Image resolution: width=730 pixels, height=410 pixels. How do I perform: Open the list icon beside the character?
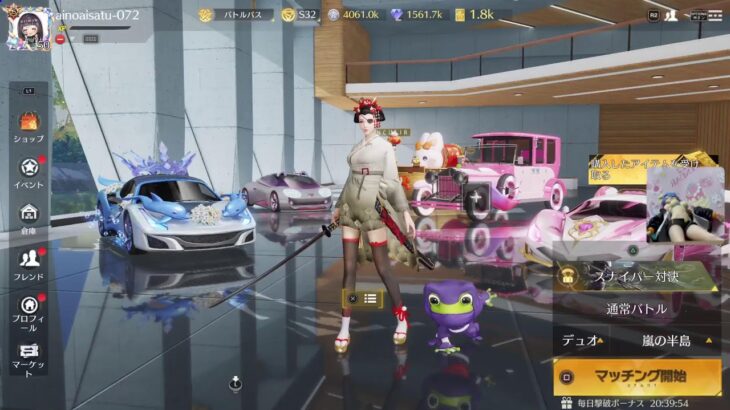point(370,298)
